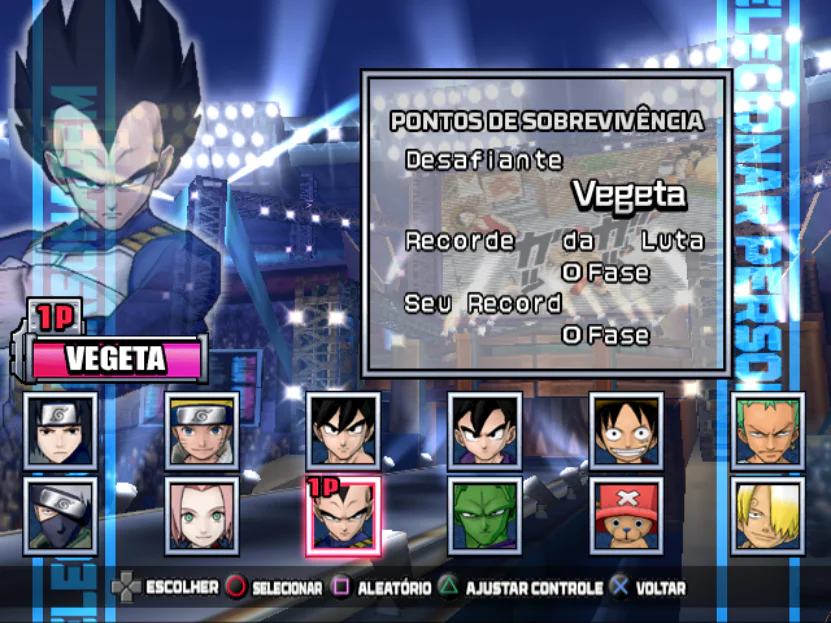Confirm the highlighted Vegeta tile
This screenshot has width=831, height=623.
tap(343, 516)
